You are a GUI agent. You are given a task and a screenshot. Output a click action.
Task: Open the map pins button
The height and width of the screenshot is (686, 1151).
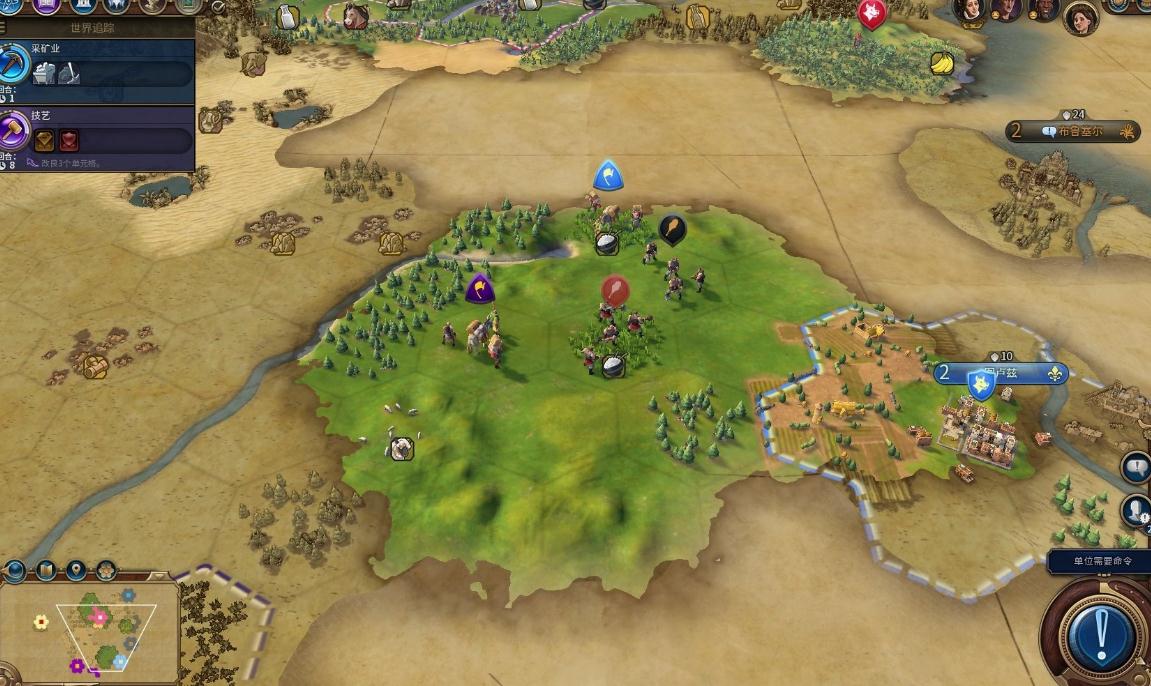tap(76, 571)
